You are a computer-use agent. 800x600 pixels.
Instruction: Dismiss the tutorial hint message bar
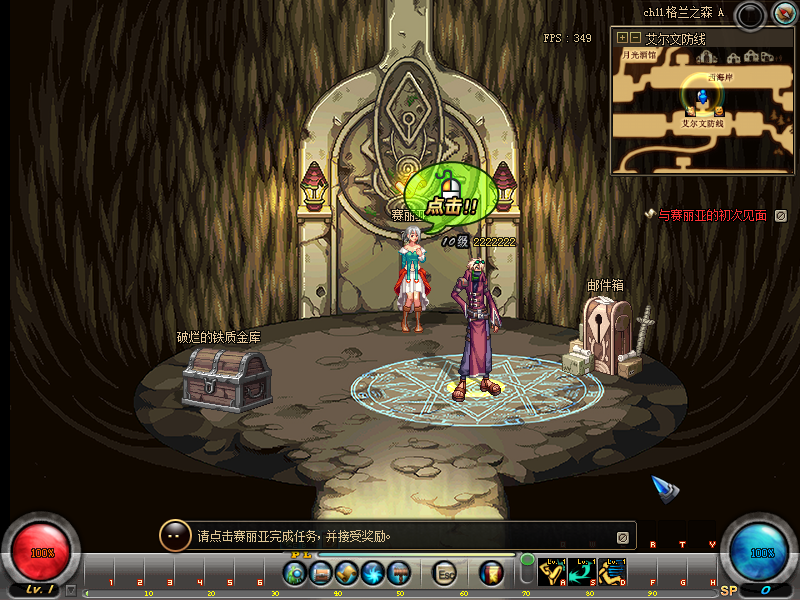coord(622,537)
